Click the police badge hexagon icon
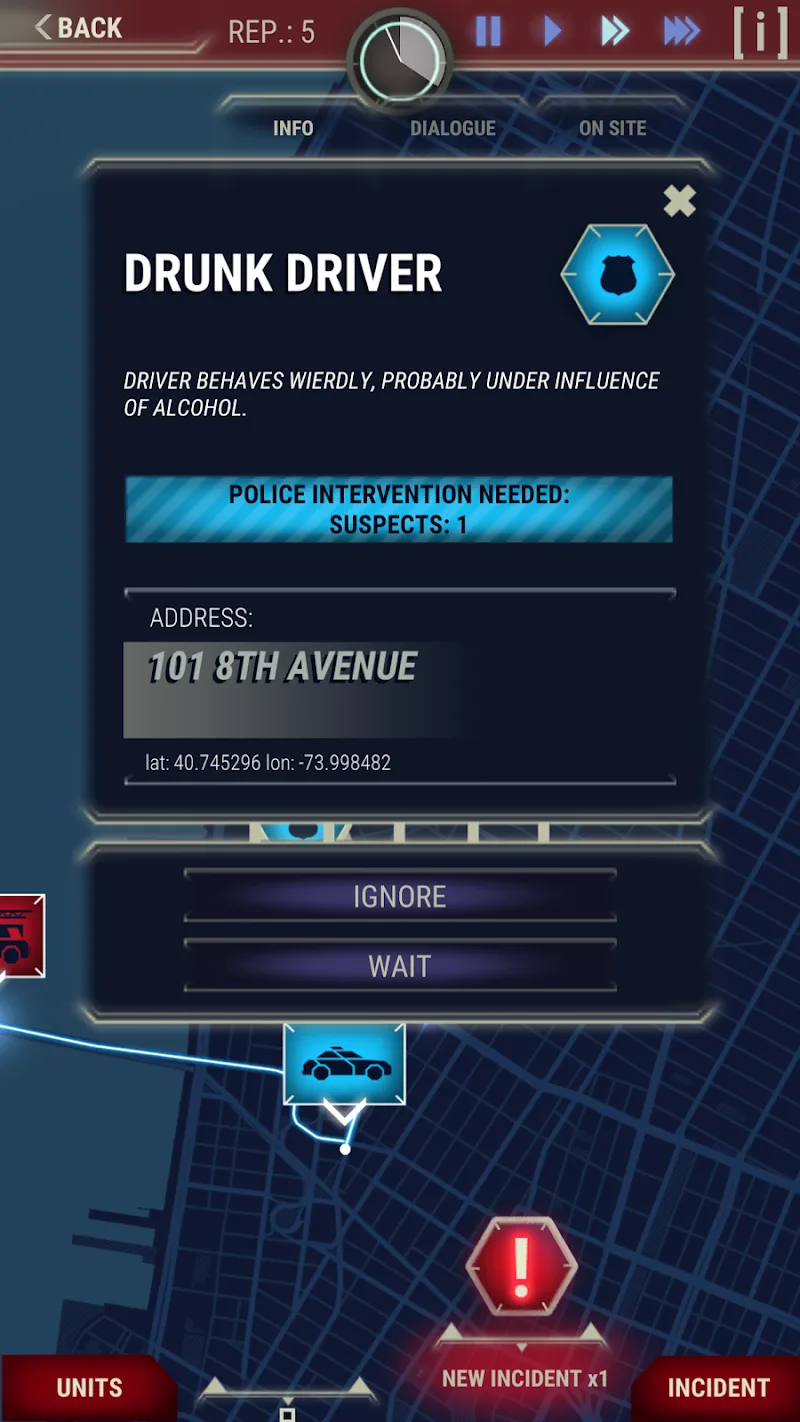Screen dimensions: 800x1422 tap(618, 275)
